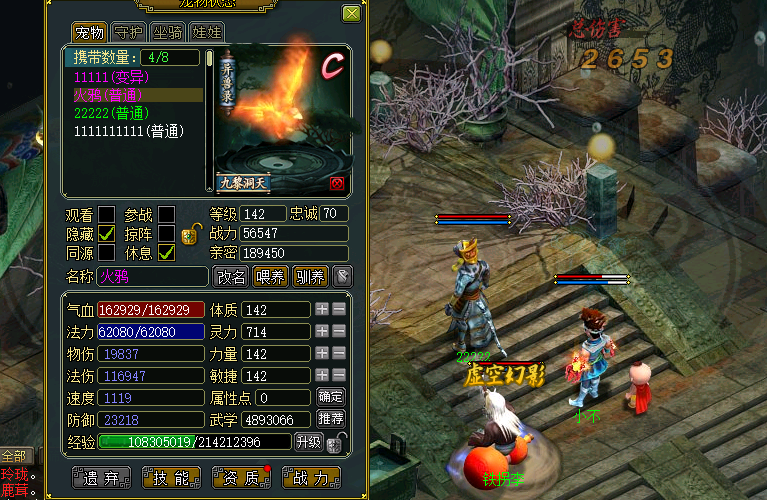Open the 九黎洞天 button
The height and width of the screenshot is (500, 767).
click(245, 183)
